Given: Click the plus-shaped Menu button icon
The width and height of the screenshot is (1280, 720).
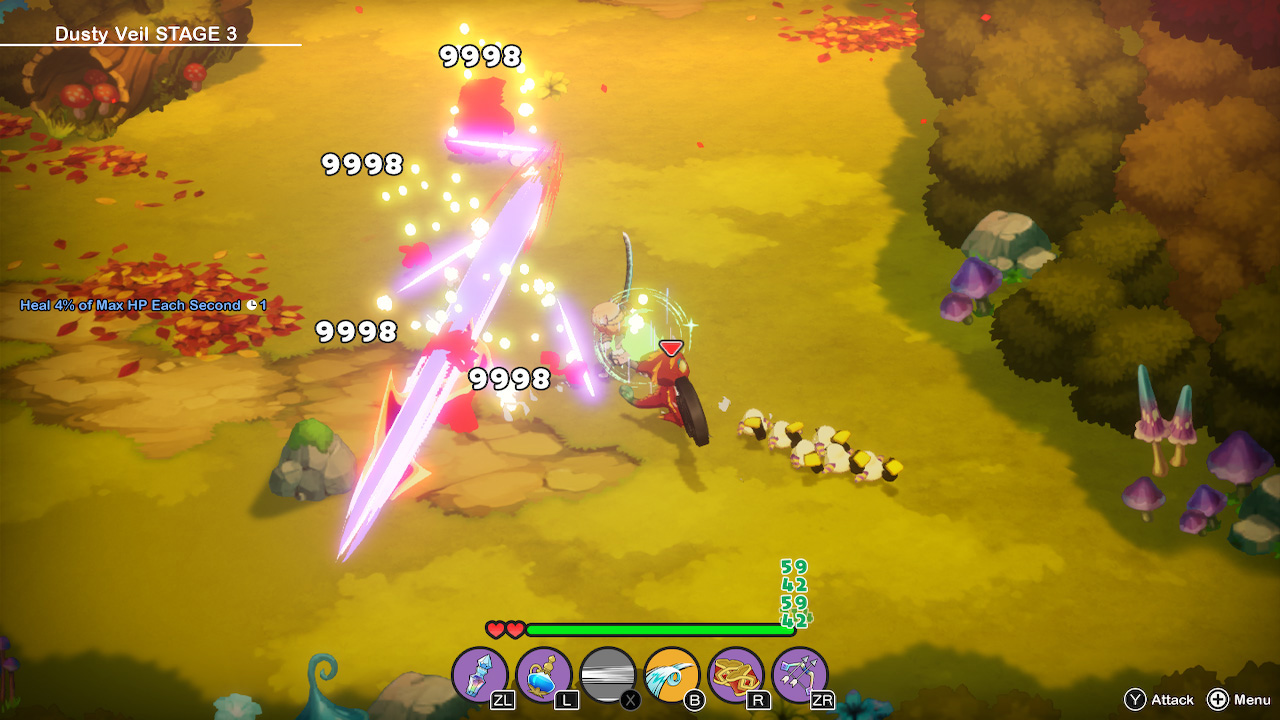Looking at the screenshot, I should [1219, 700].
